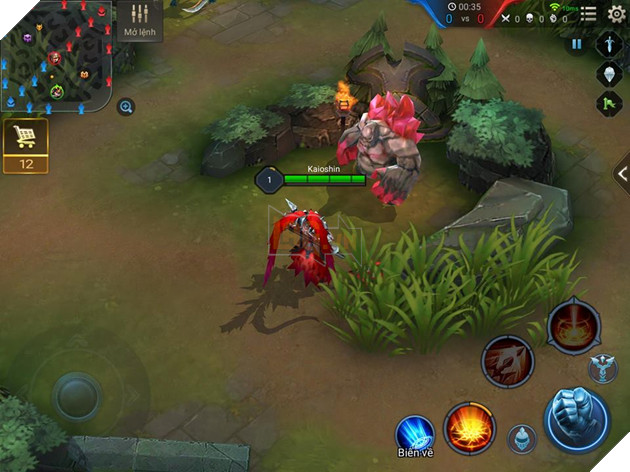Use the blue fist basic attack button
This screenshot has width=630, height=472.
click(x=576, y=417)
